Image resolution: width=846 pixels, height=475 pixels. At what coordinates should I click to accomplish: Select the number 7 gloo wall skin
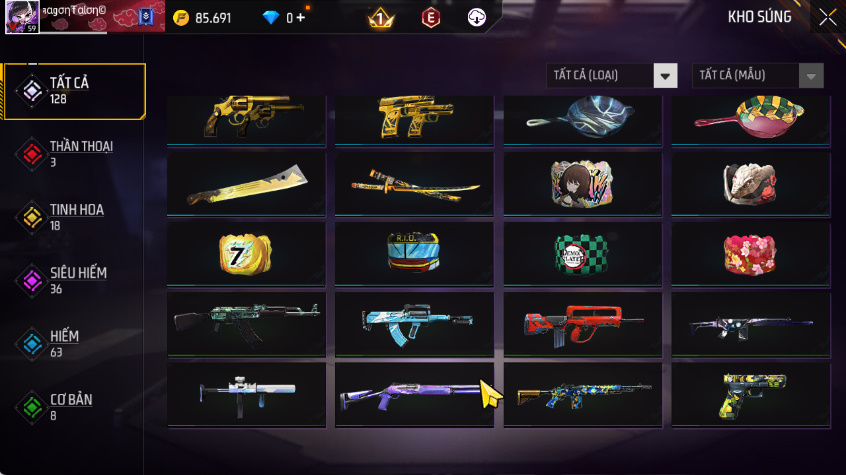246,252
